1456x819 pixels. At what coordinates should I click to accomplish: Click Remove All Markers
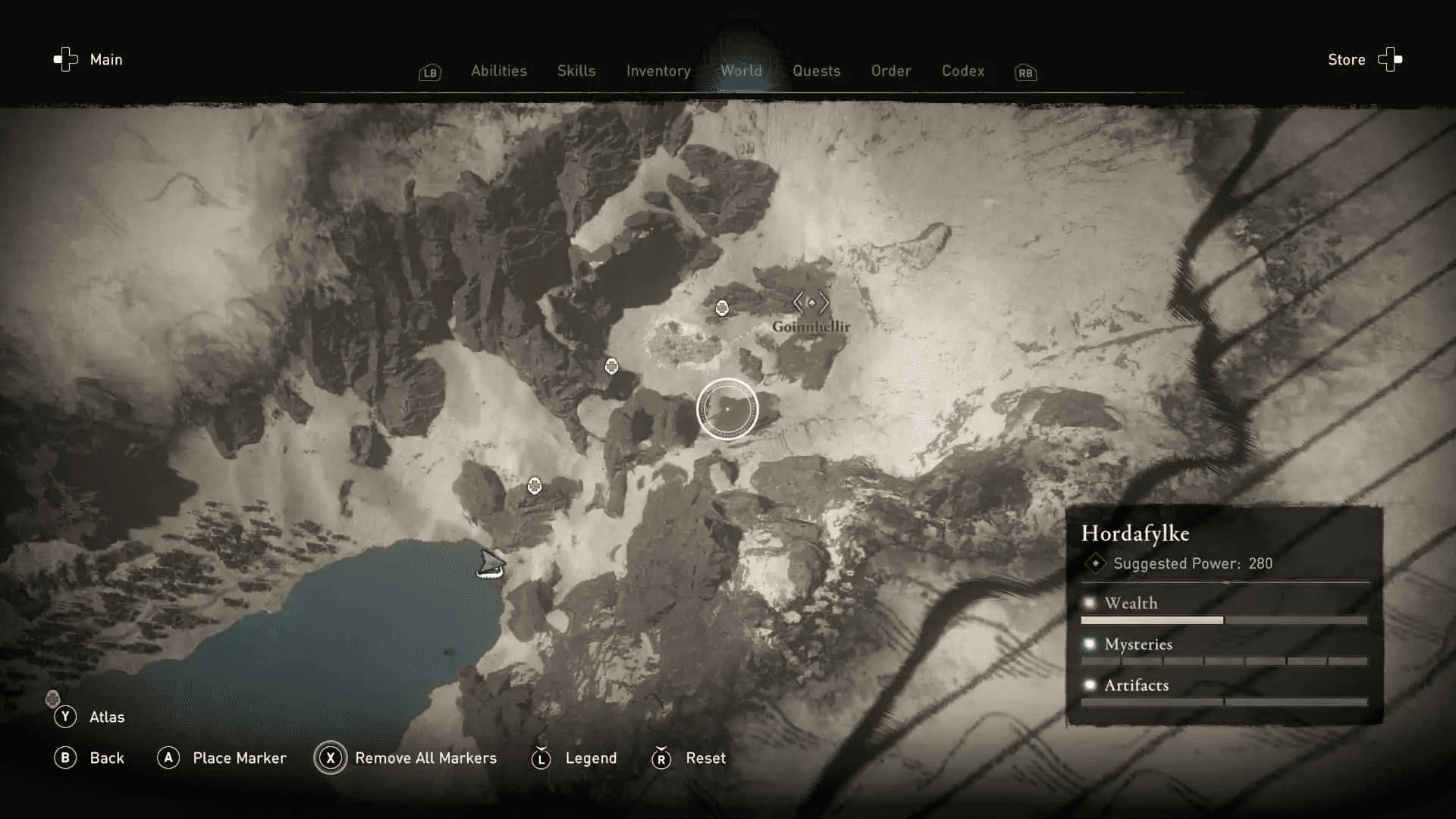[425, 758]
